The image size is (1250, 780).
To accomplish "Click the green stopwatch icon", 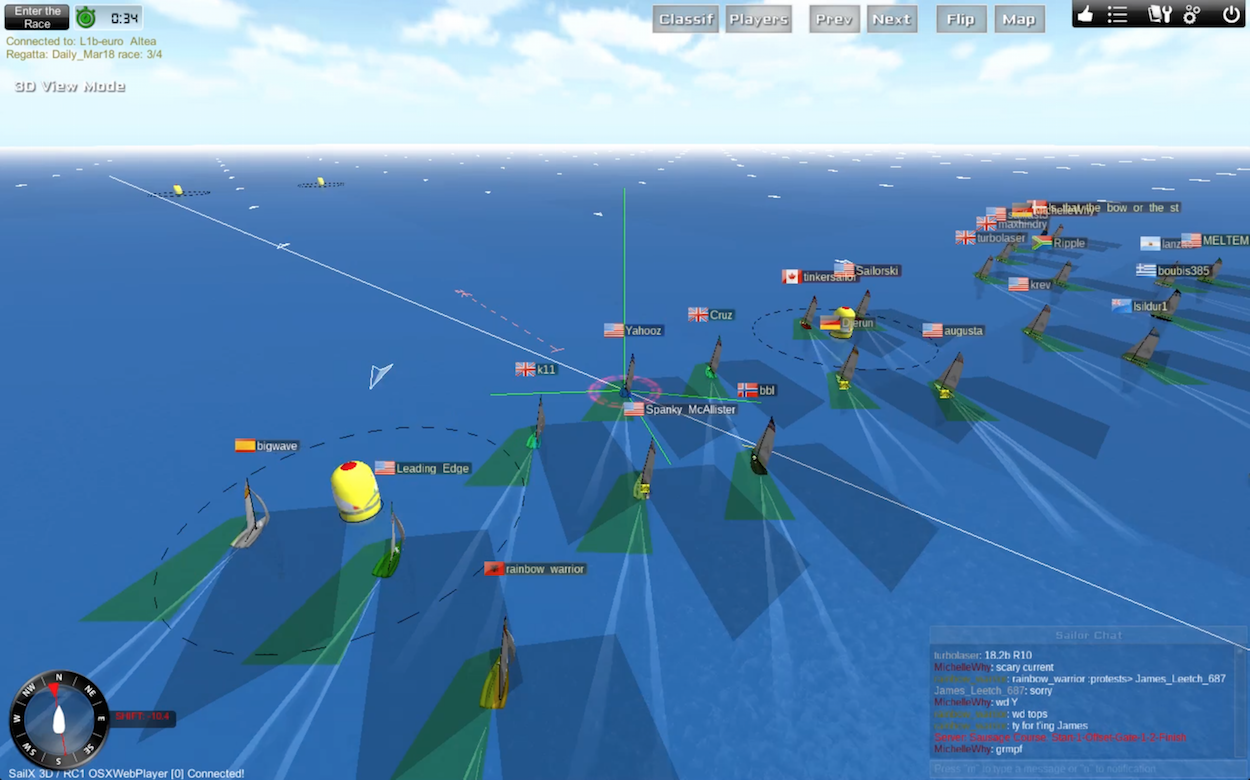I will (x=86, y=17).
